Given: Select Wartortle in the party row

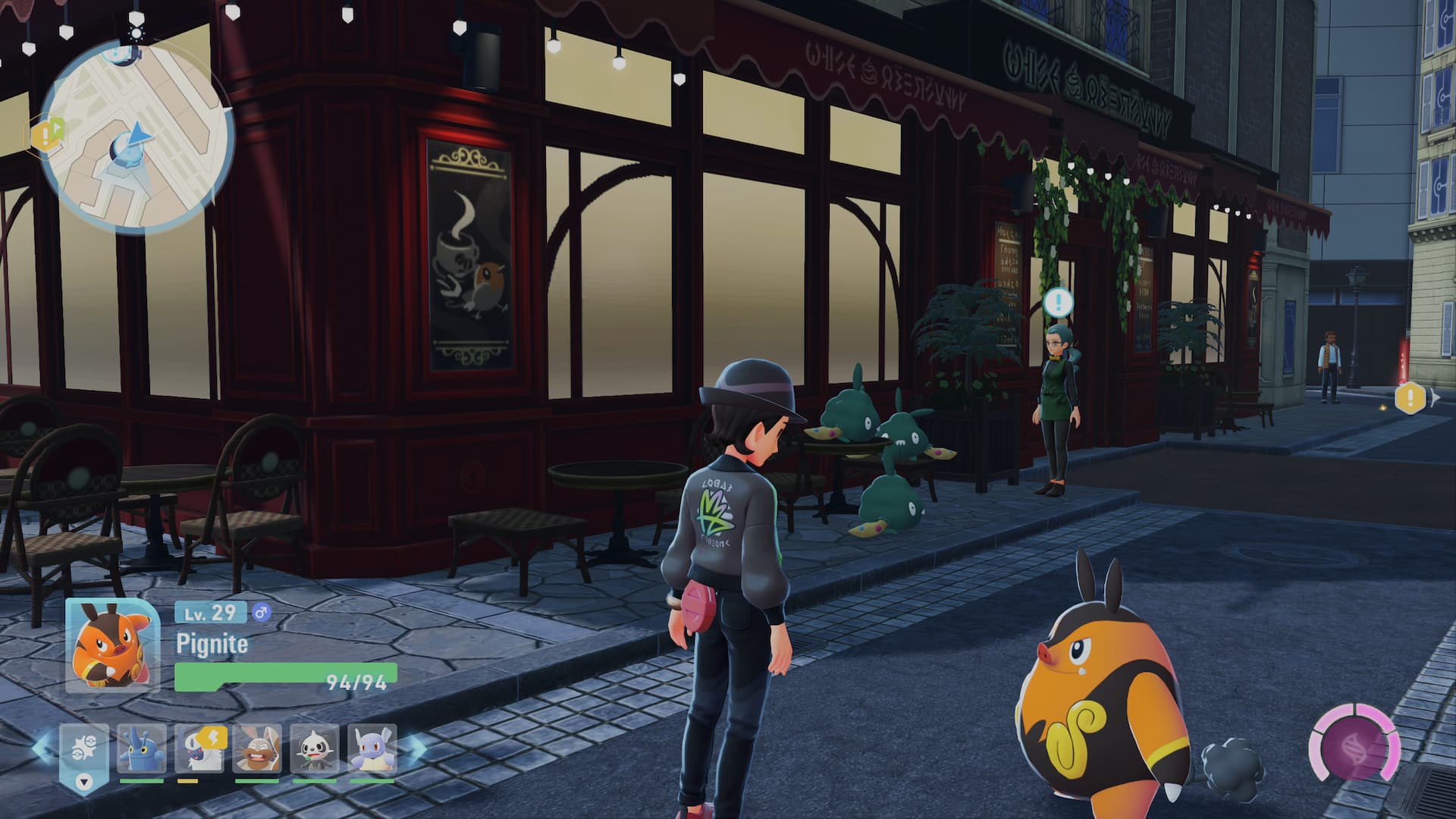Looking at the screenshot, I should click(x=372, y=749).
